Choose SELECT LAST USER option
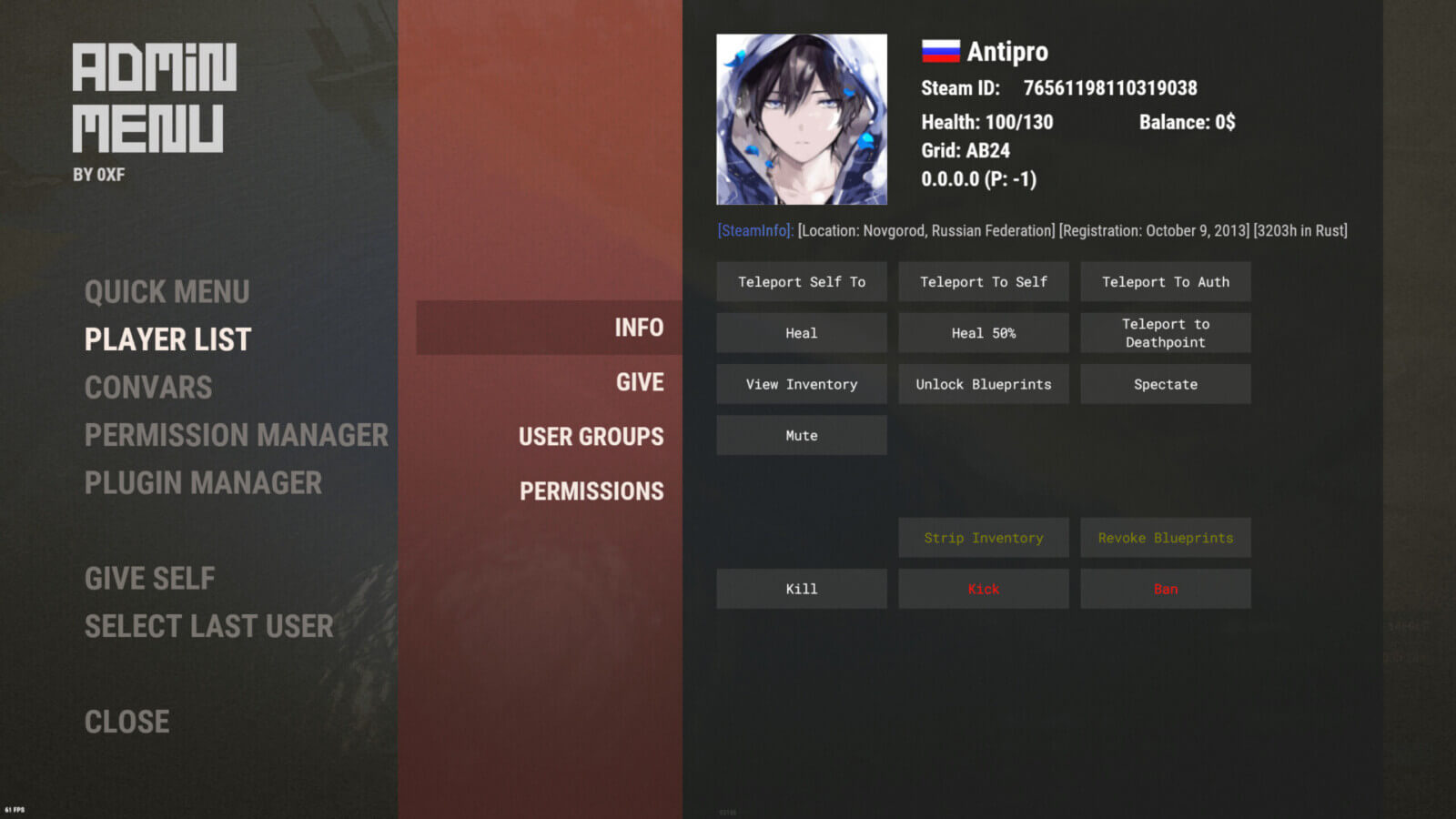The width and height of the screenshot is (1456, 819). [208, 626]
